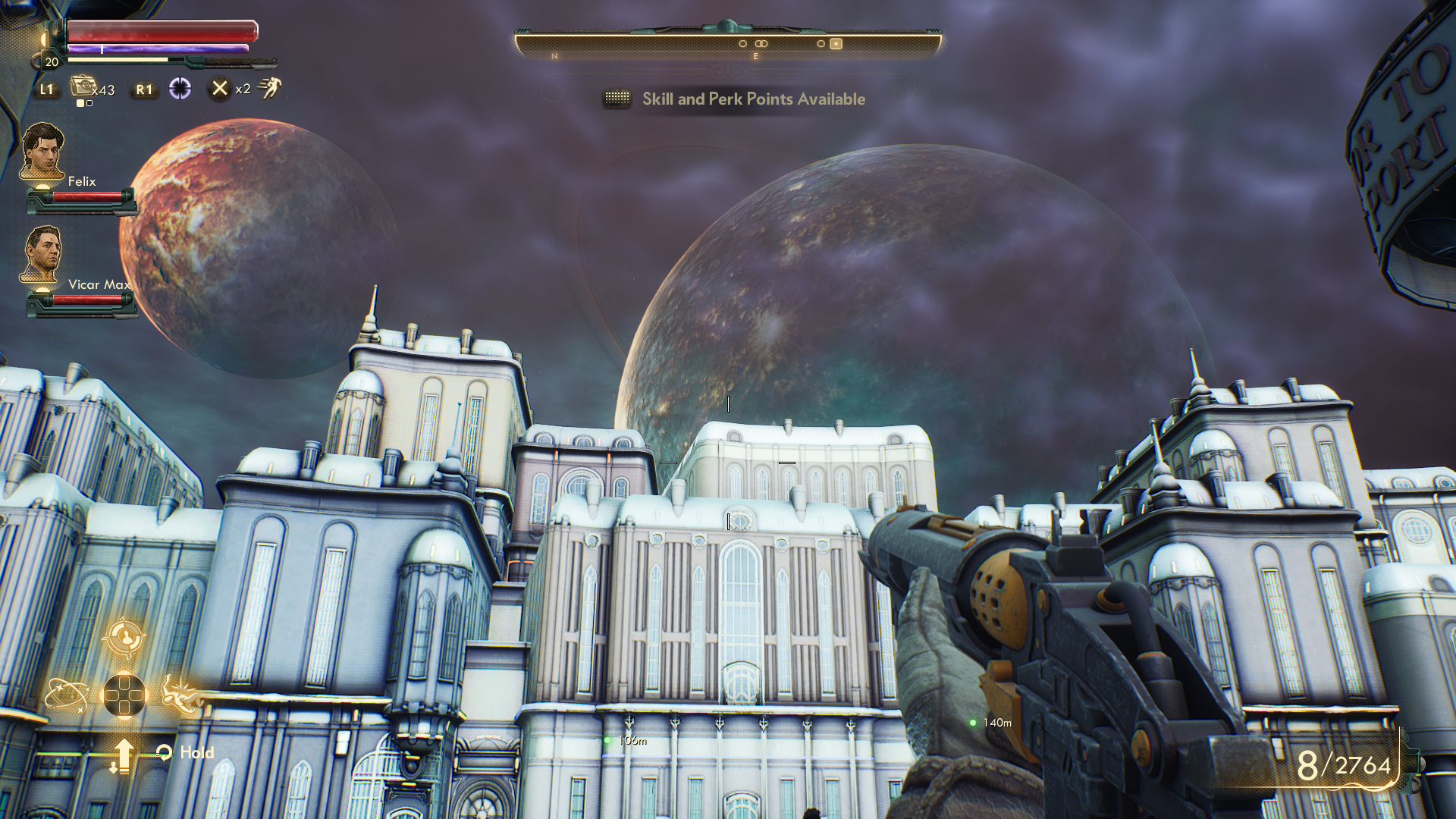This screenshot has height=819, width=1456.
Task: Click the 140m objective marker
Action: (973, 723)
